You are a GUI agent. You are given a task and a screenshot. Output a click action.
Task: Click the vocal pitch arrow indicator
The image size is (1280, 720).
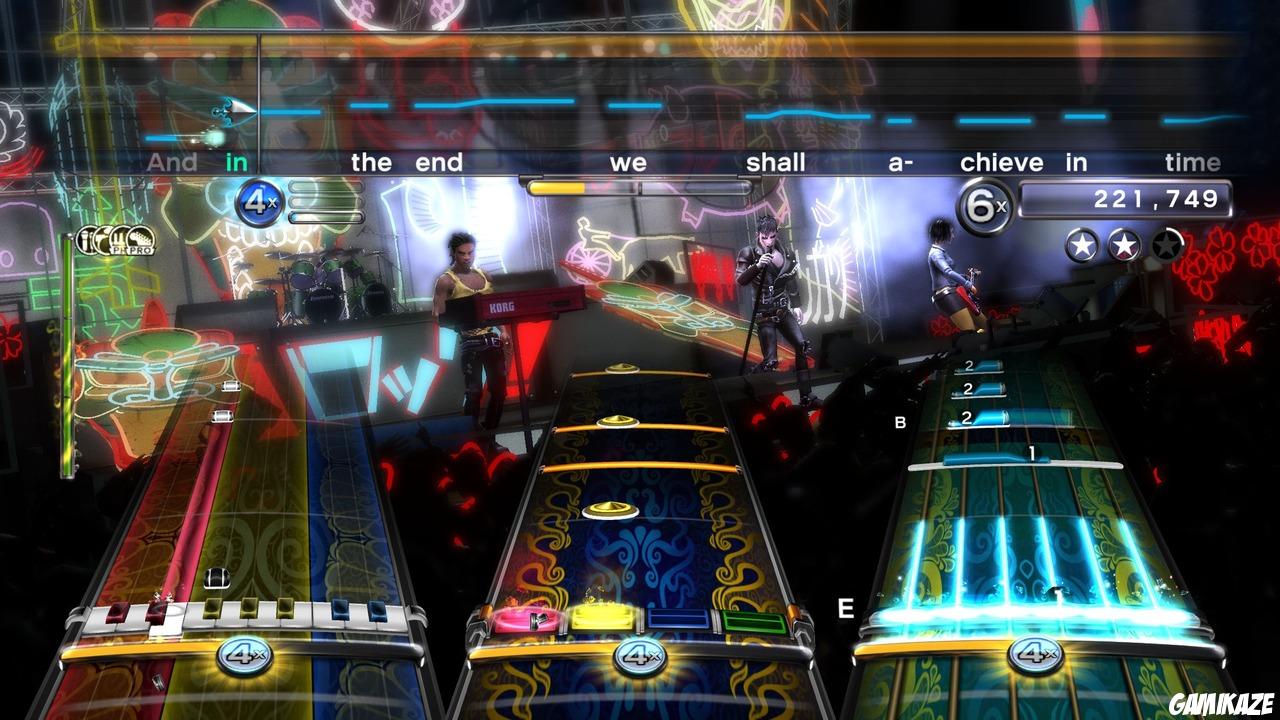[x=232, y=112]
